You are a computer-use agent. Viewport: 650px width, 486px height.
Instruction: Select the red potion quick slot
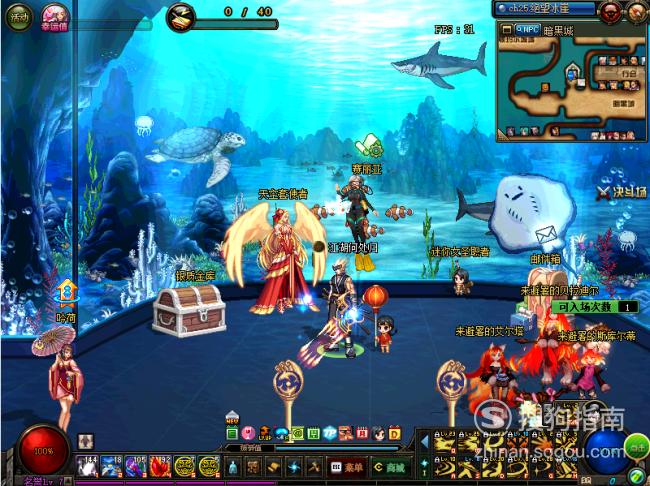[x=160, y=465]
